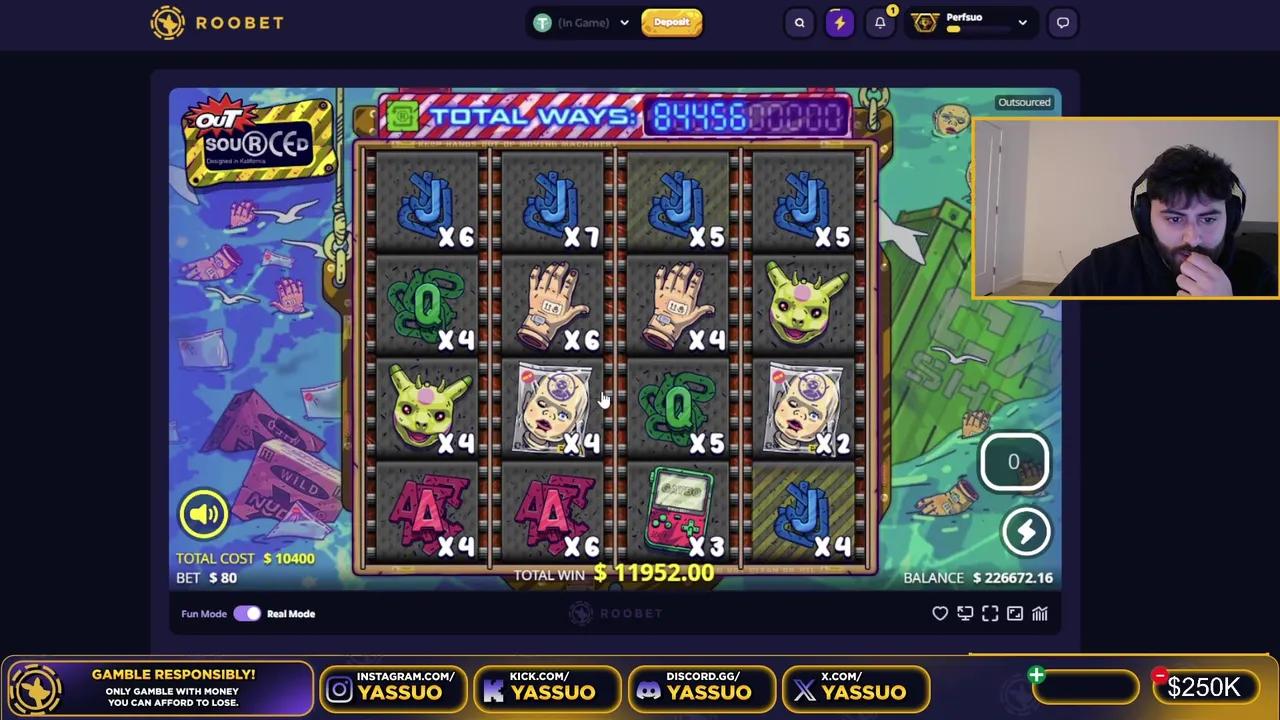Open the chat panel bubble icon

point(1063,22)
